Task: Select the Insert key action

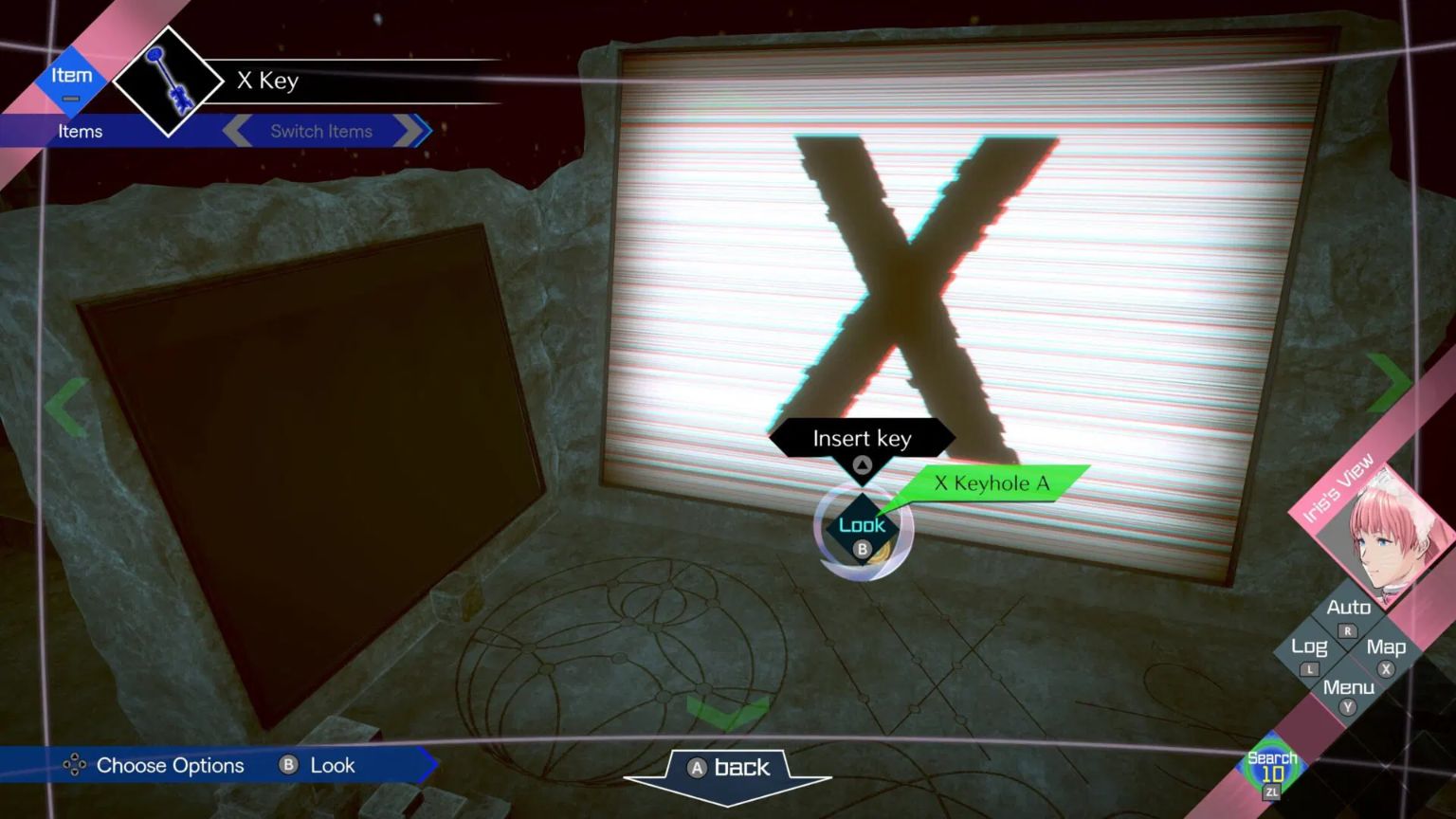Action: pyautogui.click(x=862, y=438)
